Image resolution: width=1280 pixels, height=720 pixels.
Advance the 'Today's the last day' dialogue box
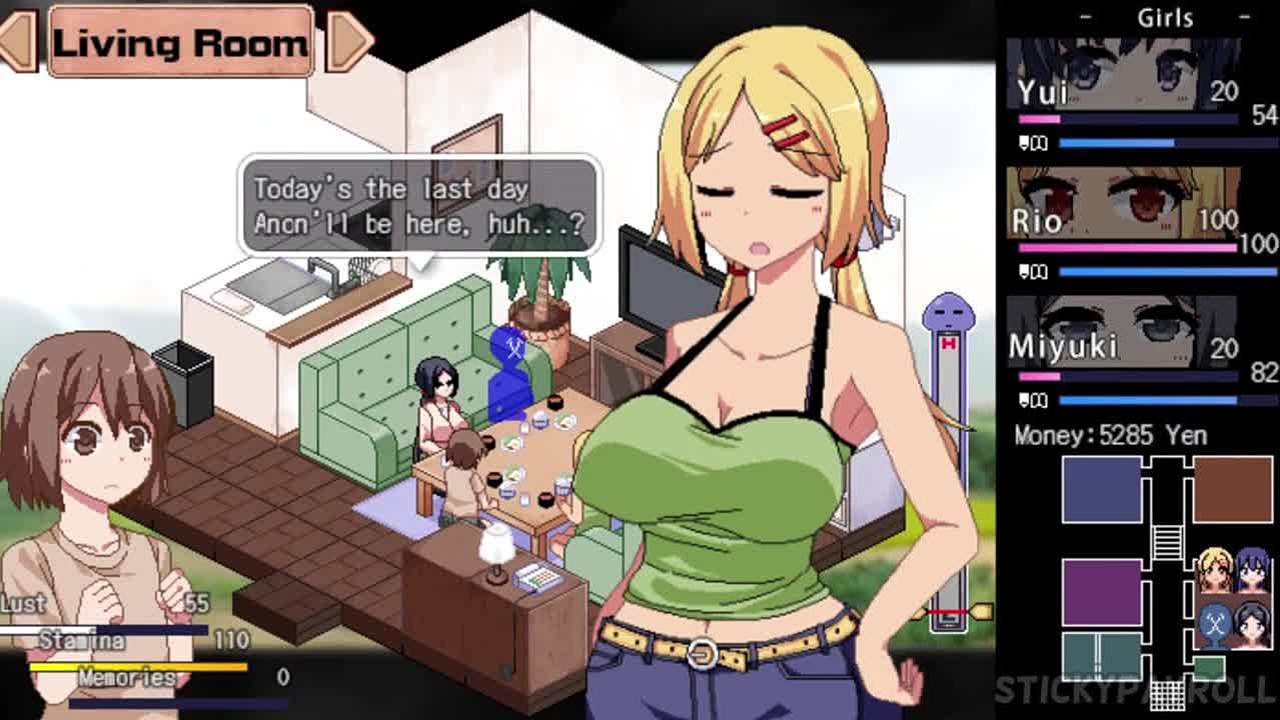click(x=419, y=206)
